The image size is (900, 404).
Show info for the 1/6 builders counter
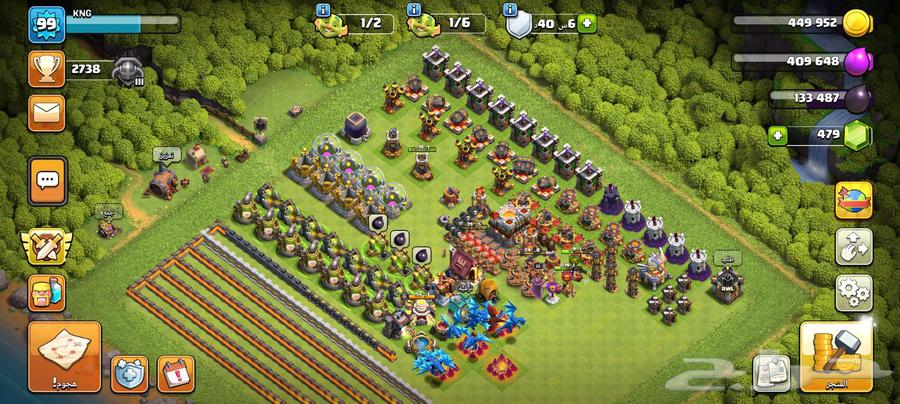[415, 9]
